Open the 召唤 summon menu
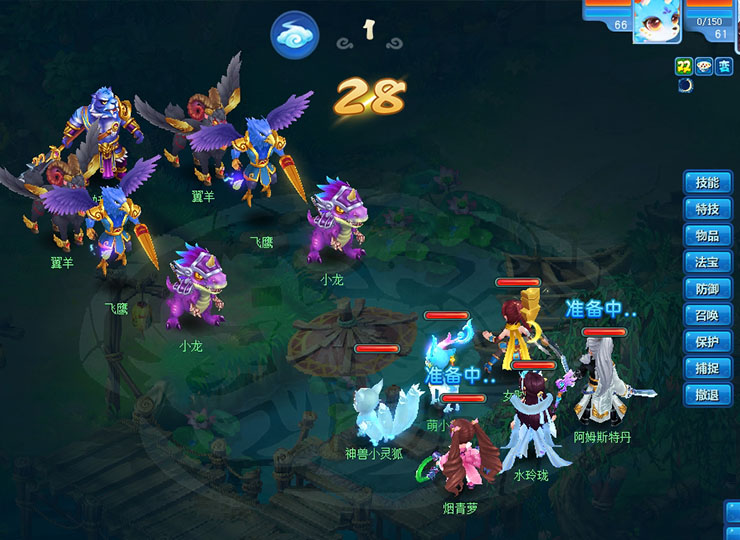The width and height of the screenshot is (740, 540). [707, 315]
